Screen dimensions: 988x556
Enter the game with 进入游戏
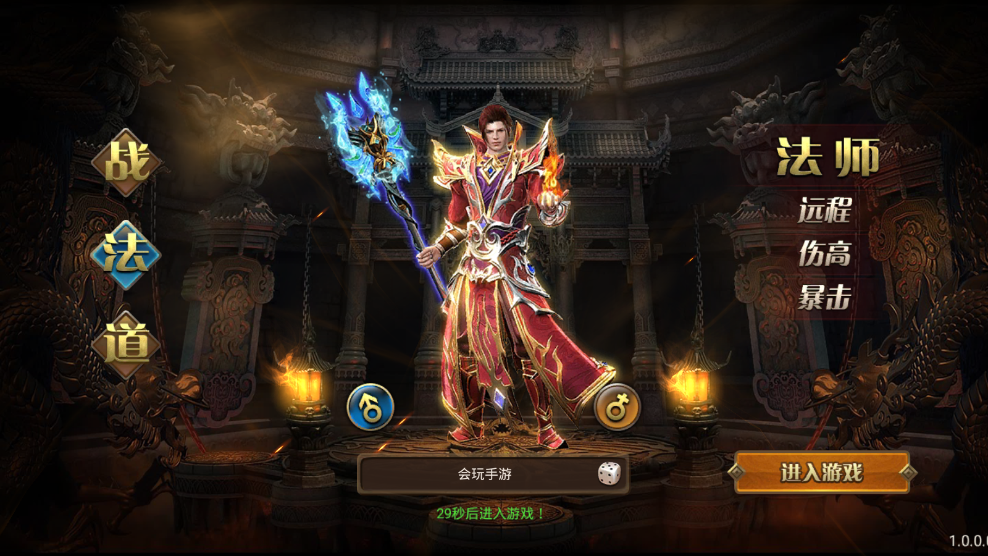[822, 473]
